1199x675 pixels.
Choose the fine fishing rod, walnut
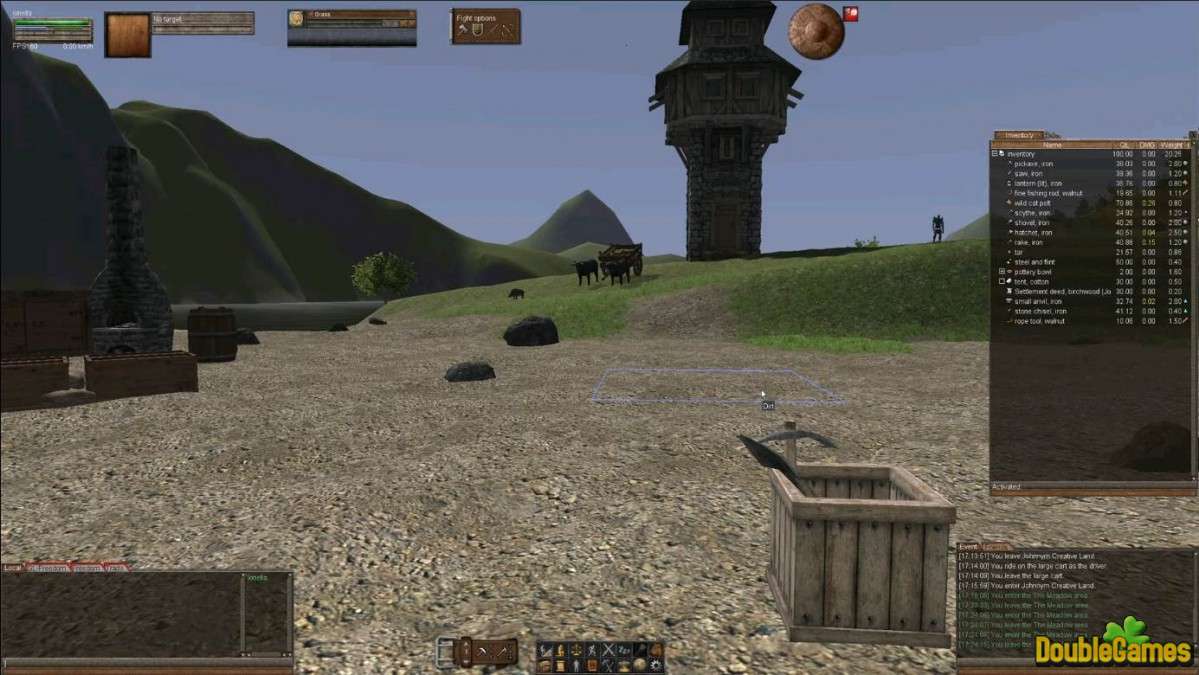pos(1042,193)
